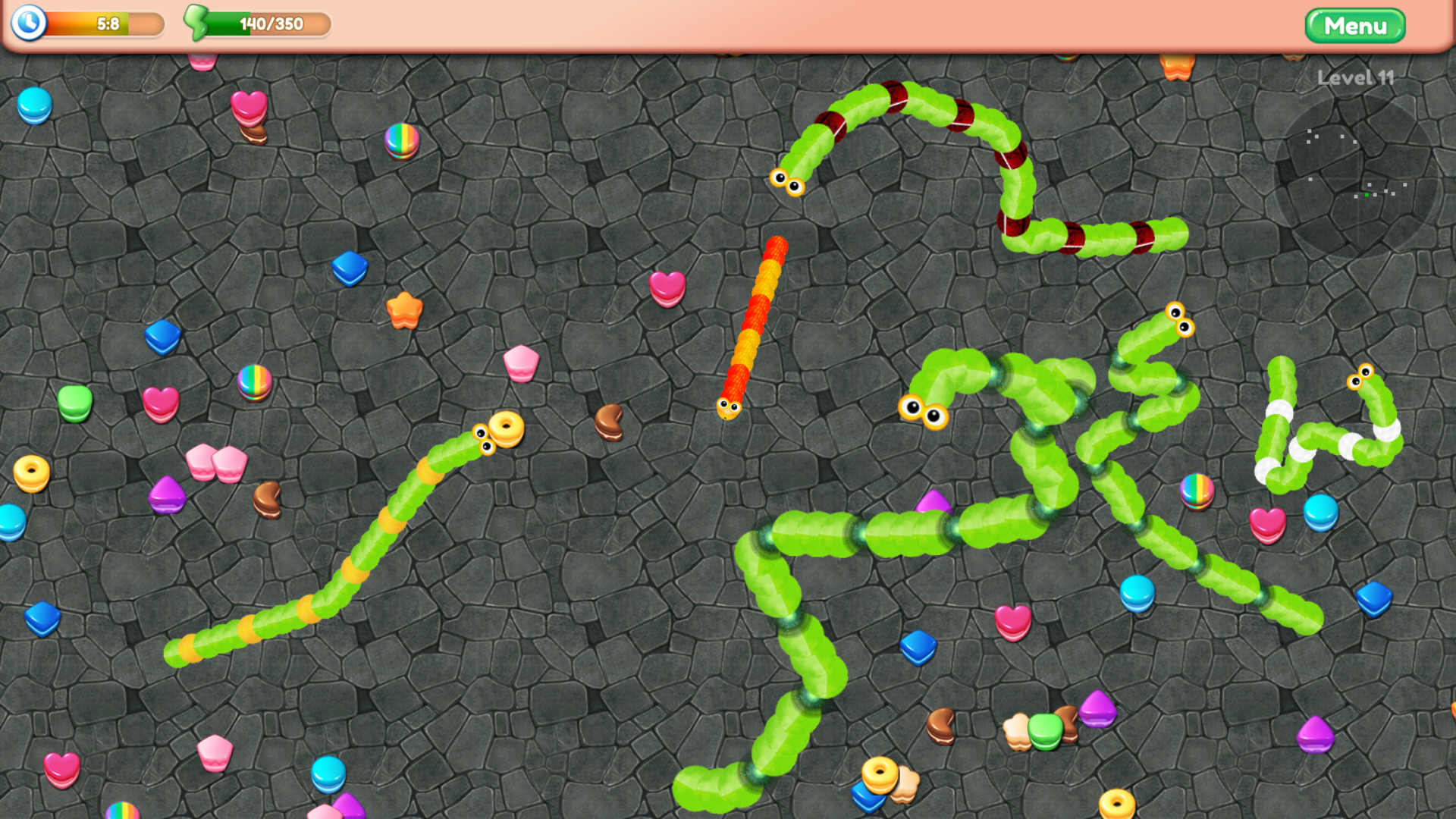This screenshot has height=819, width=1456.
Task: Click the green lightning bolt score icon
Action: click(x=196, y=24)
